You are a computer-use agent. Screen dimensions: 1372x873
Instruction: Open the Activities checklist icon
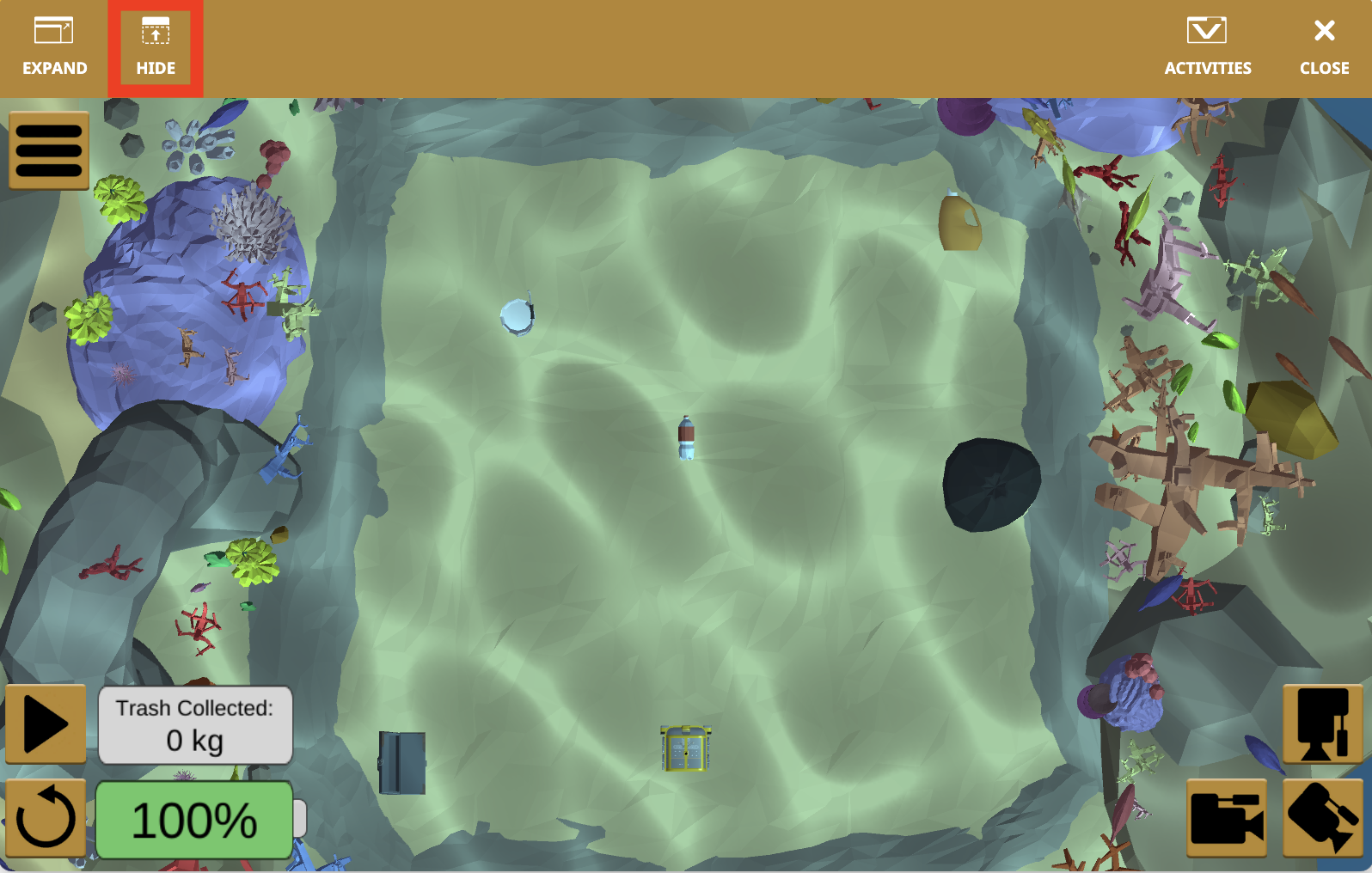click(1207, 32)
